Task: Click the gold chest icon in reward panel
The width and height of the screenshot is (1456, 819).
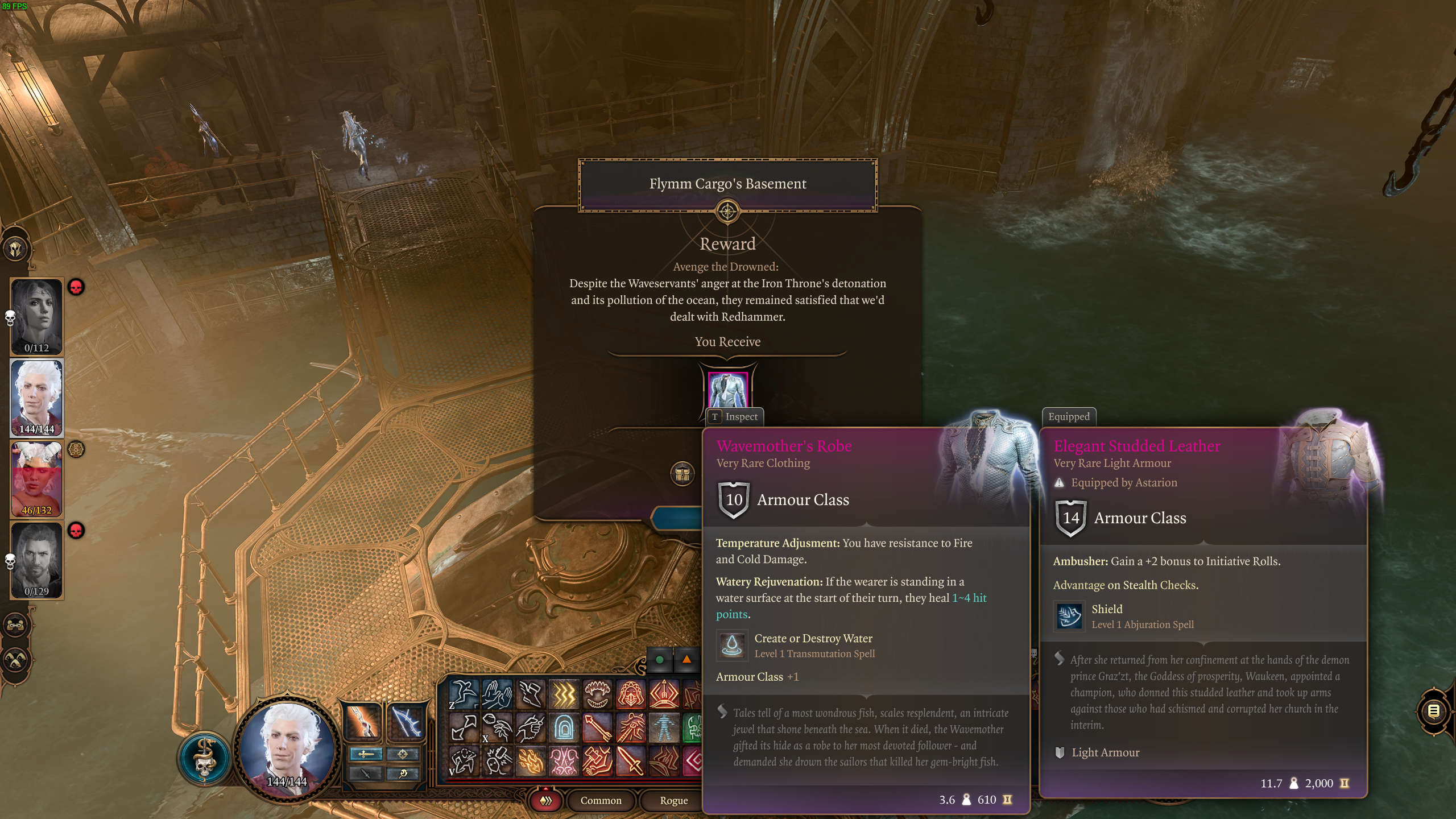Action: [682, 474]
